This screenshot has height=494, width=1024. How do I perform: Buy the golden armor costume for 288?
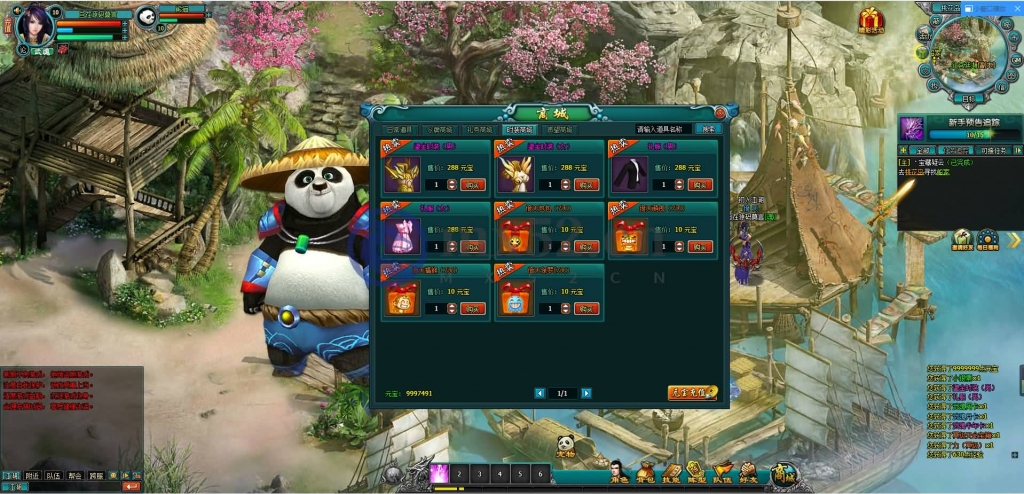[x=473, y=185]
